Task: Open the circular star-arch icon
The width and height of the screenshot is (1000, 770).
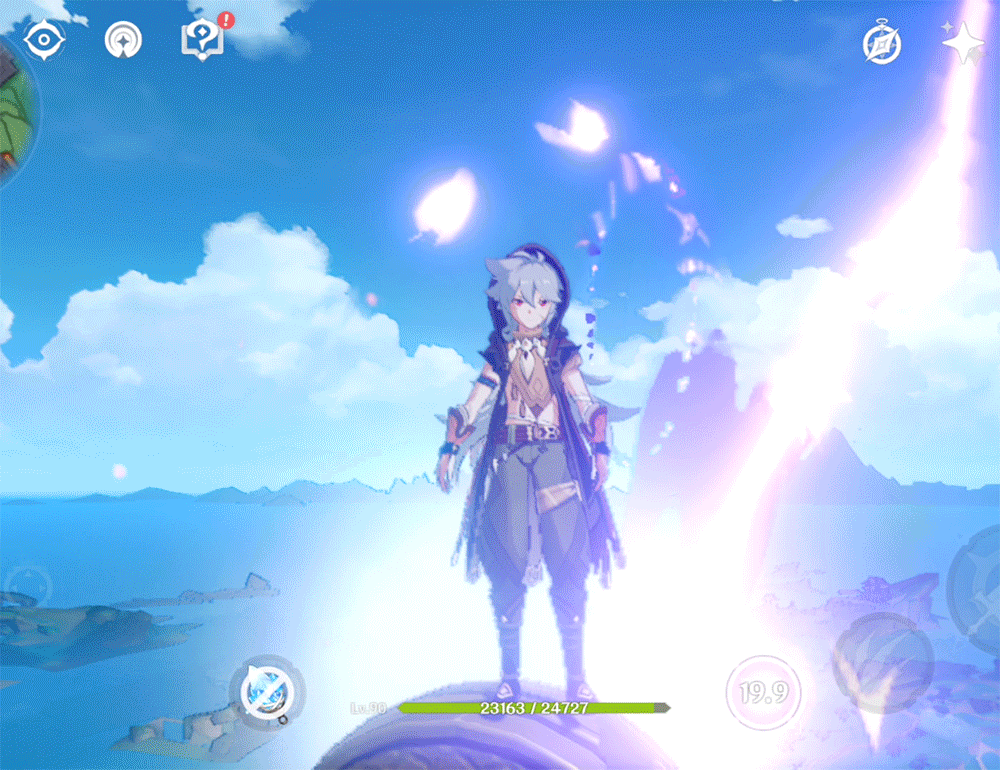Action: pos(124,40)
